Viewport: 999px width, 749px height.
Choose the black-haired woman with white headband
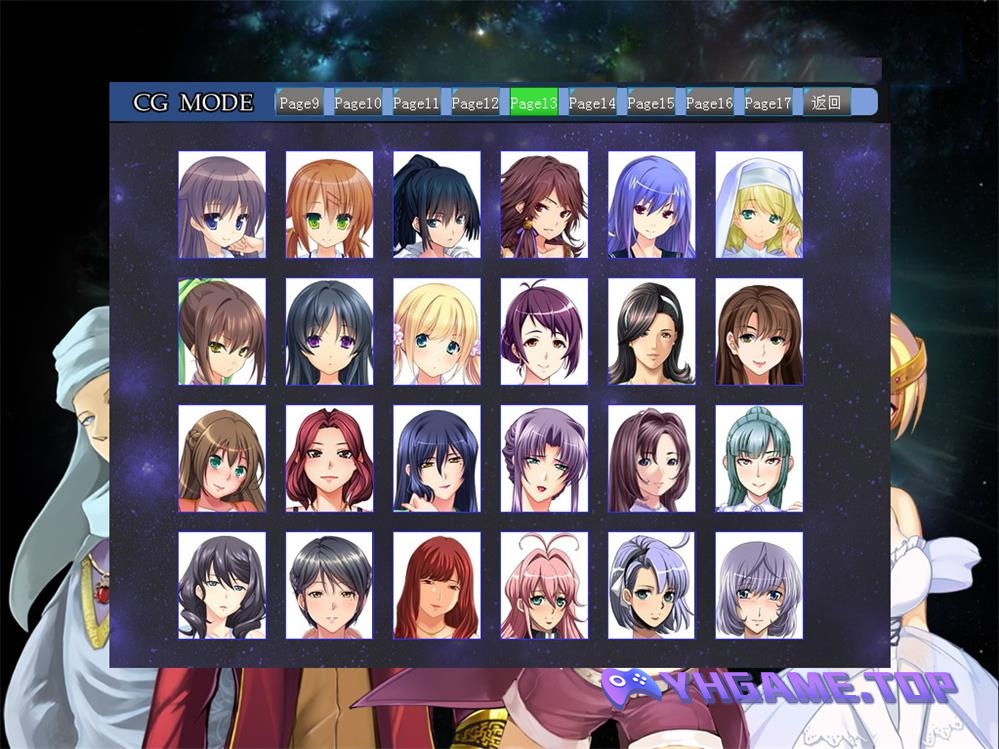(651, 332)
